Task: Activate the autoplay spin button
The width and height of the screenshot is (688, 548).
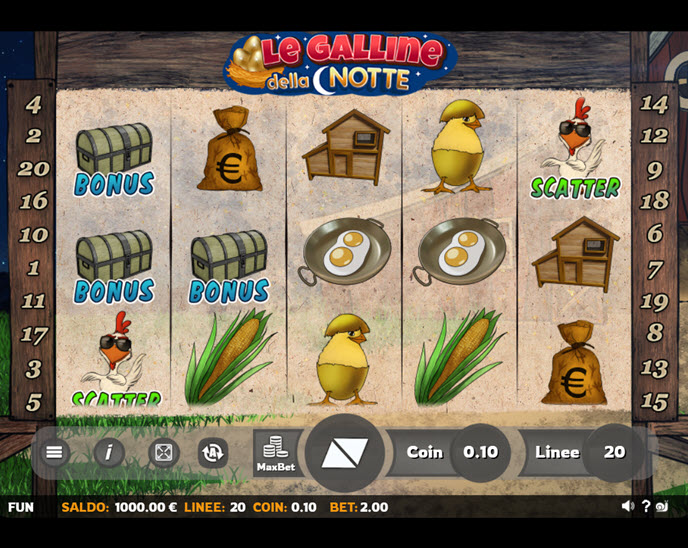Action: coord(212,453)
